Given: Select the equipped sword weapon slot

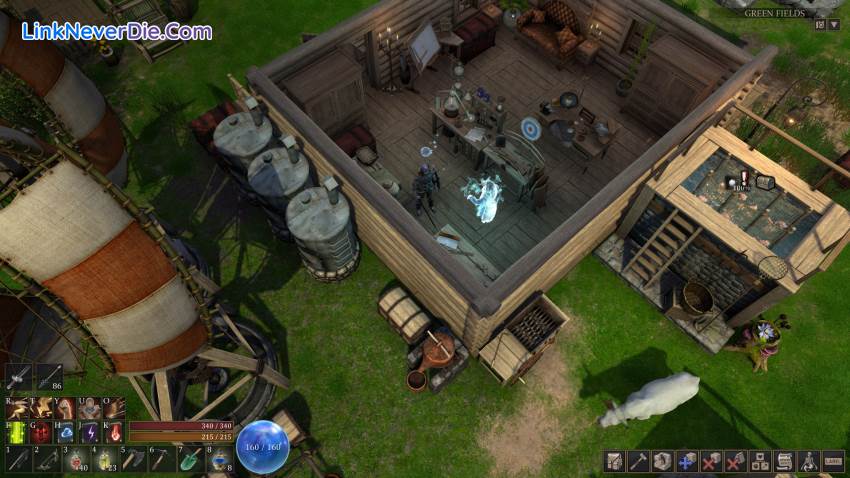Looking at the screenshot, I should tap(19, 378).
